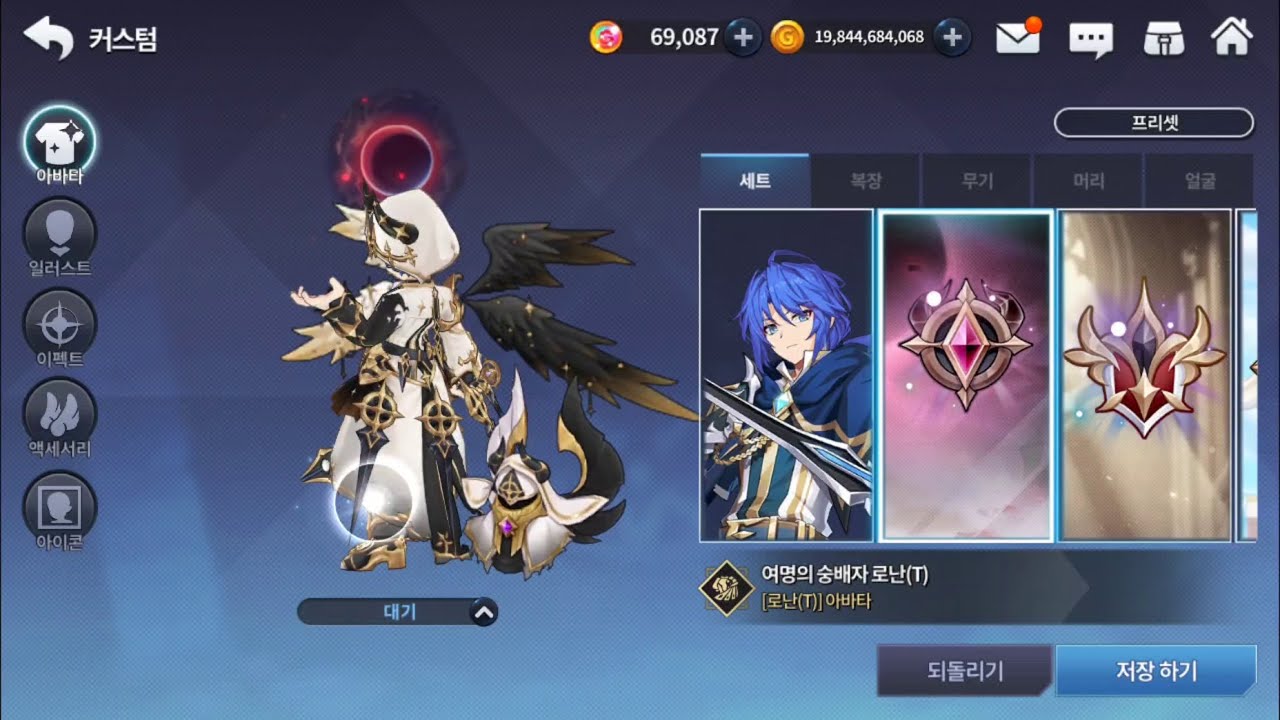This screenshot has width=1280, height=720.
Task: Select the 아바타 category icon
Action: click(x=59, y=142)
